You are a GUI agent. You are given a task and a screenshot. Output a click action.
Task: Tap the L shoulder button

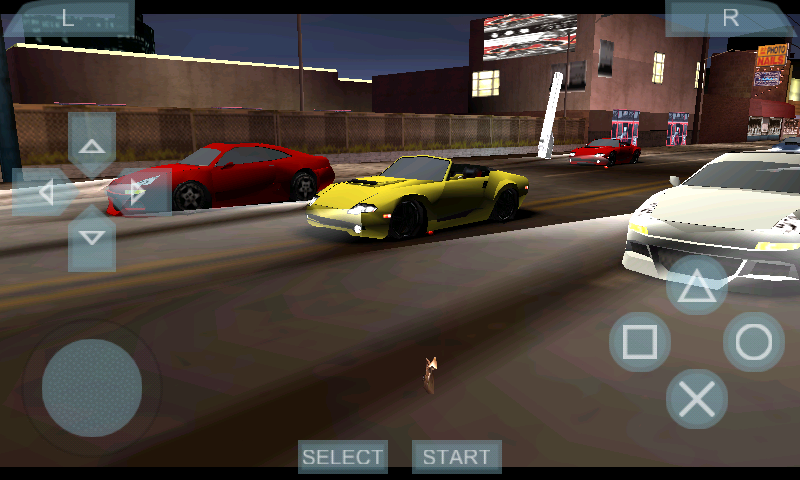68,18
